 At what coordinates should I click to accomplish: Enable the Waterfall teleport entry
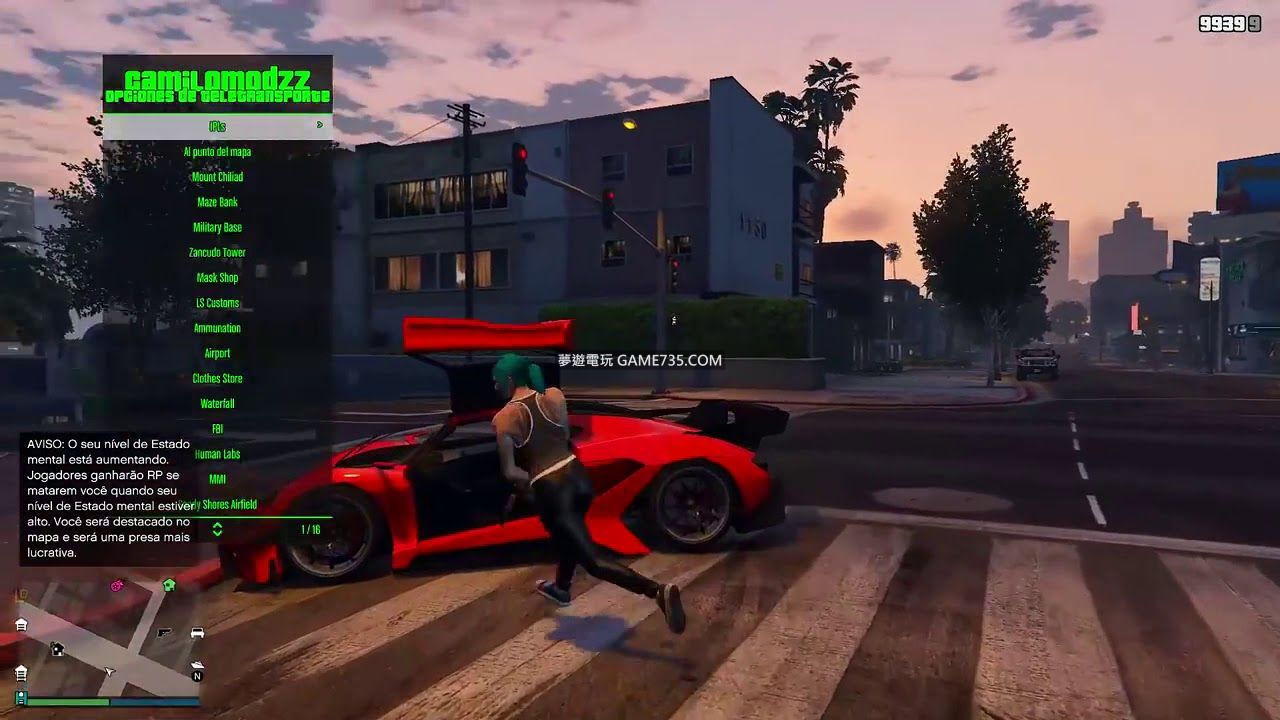[217, 403]
